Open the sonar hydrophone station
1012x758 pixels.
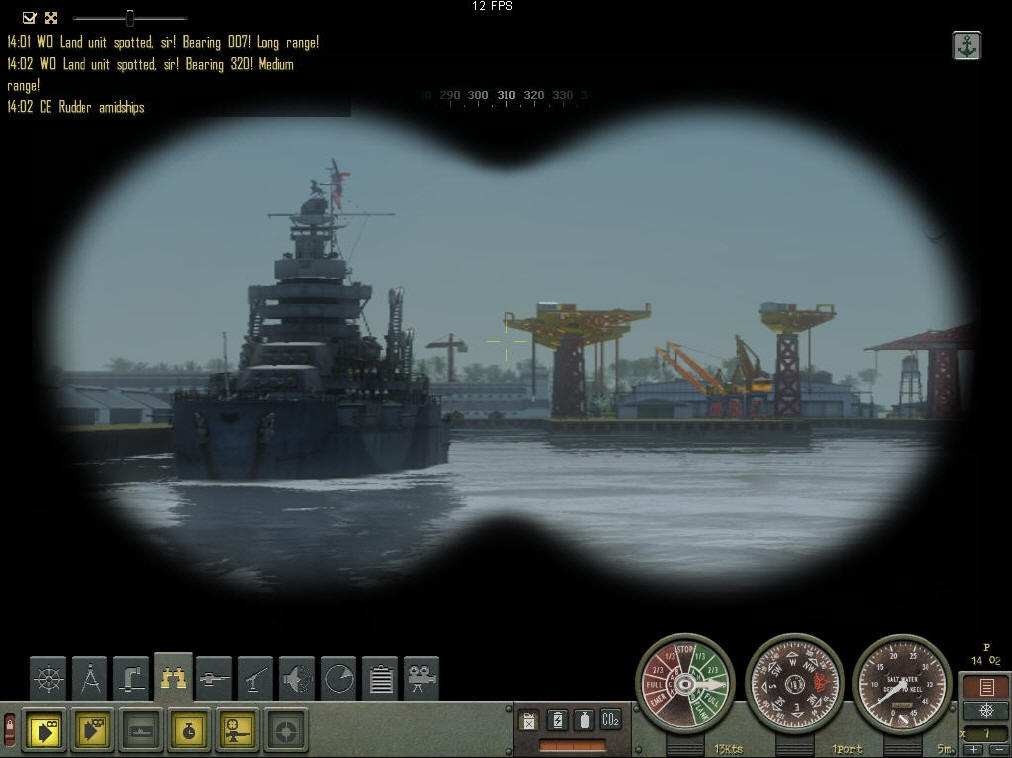[297, 679]
